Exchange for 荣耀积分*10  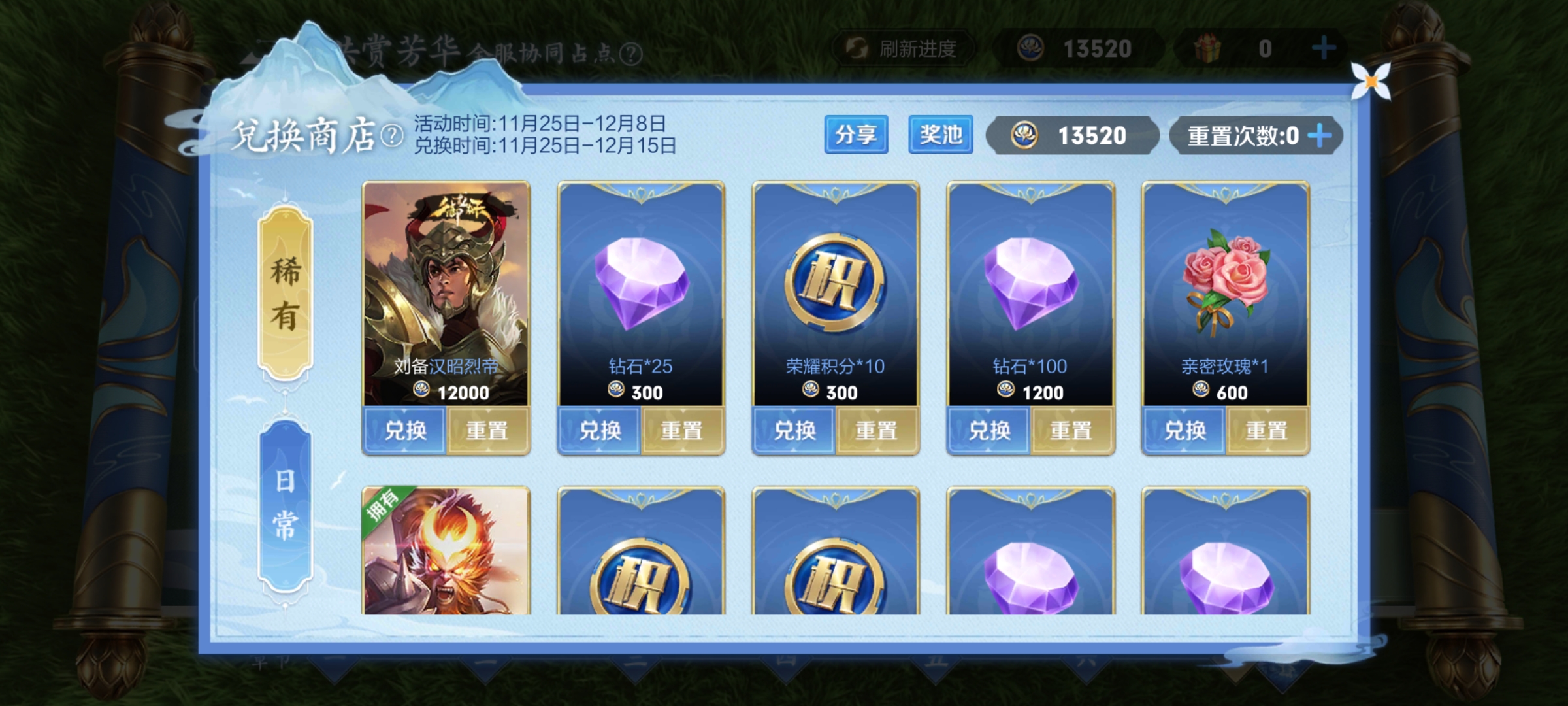[x=794, y=430]
